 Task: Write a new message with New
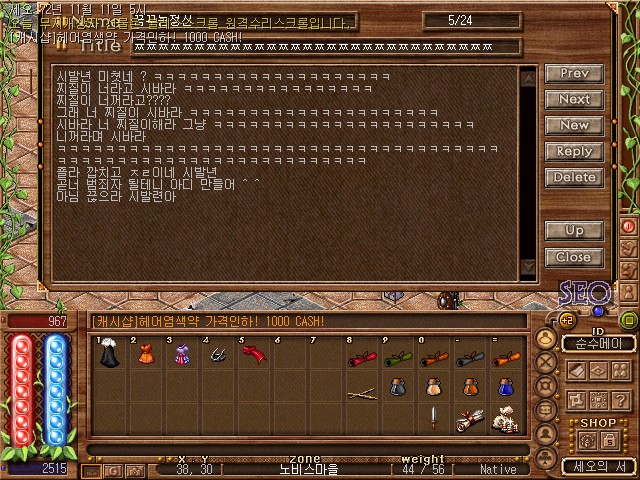pyautogui.click(x=574, y=125)
